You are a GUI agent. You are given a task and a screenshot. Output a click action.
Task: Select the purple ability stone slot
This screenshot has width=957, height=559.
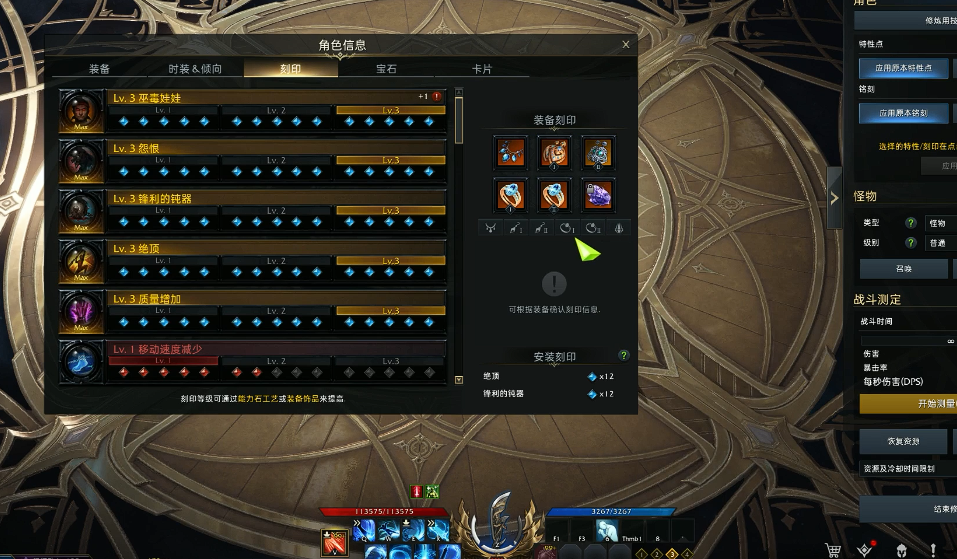point(597,193)
